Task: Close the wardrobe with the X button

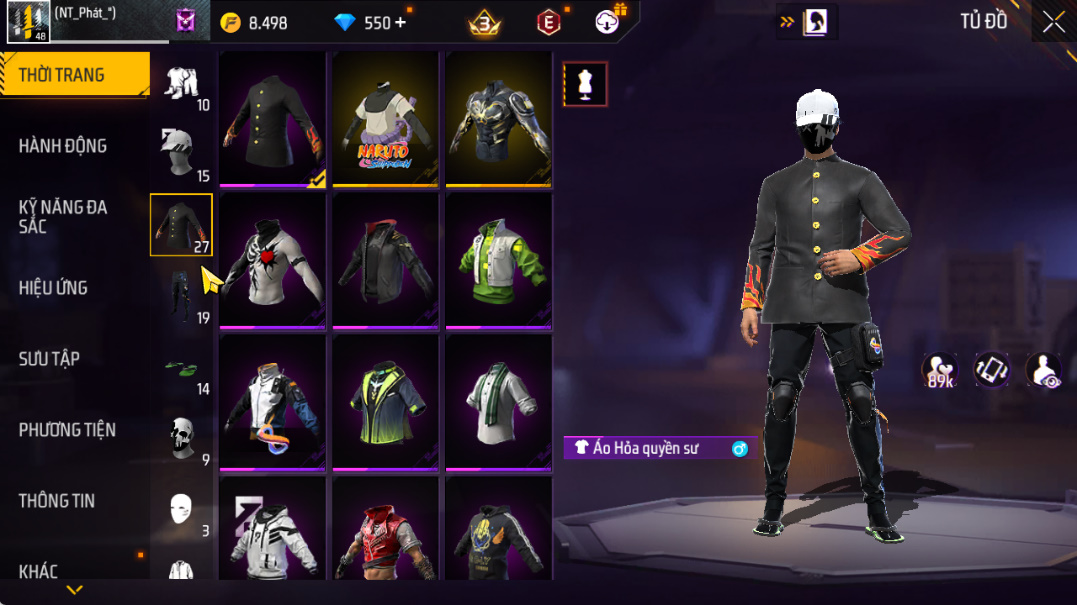Action: (x=1053, y=22)
